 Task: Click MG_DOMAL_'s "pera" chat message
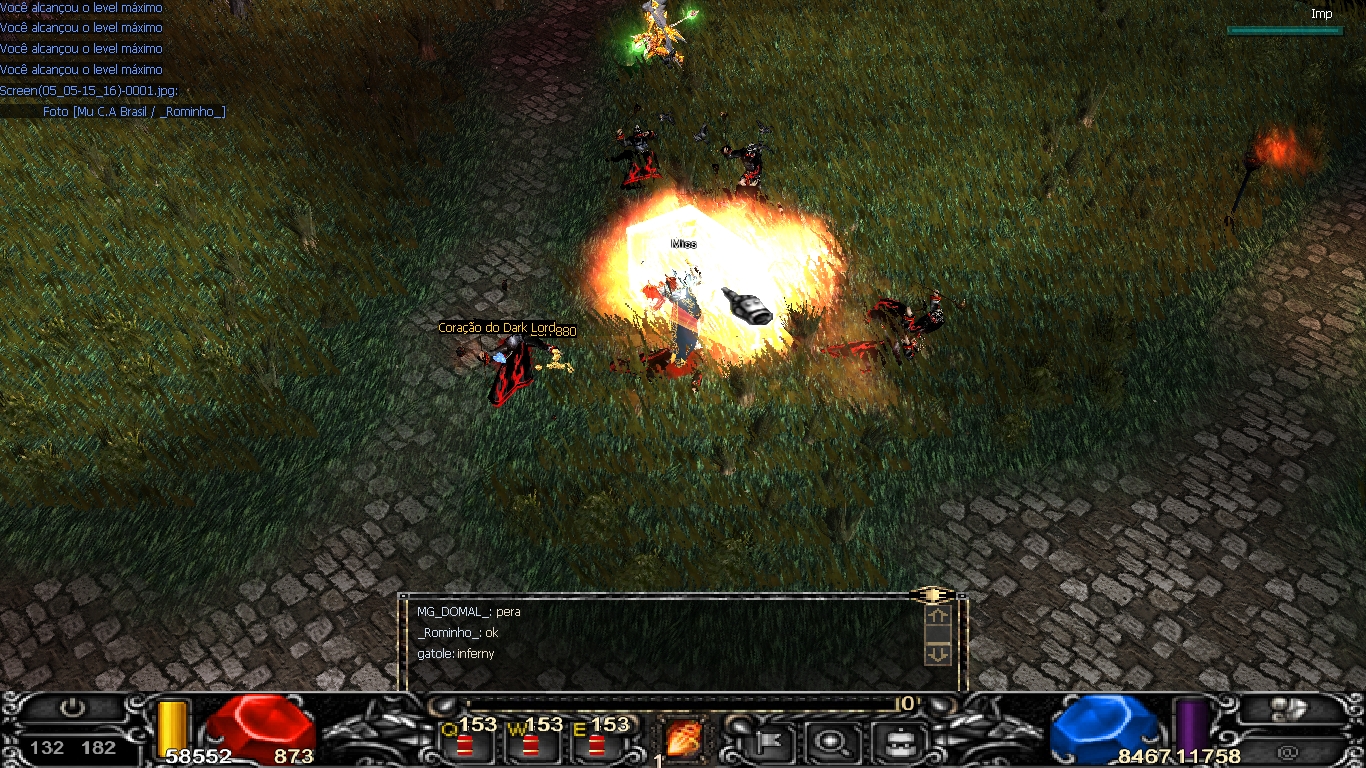(x=468, y=612)
